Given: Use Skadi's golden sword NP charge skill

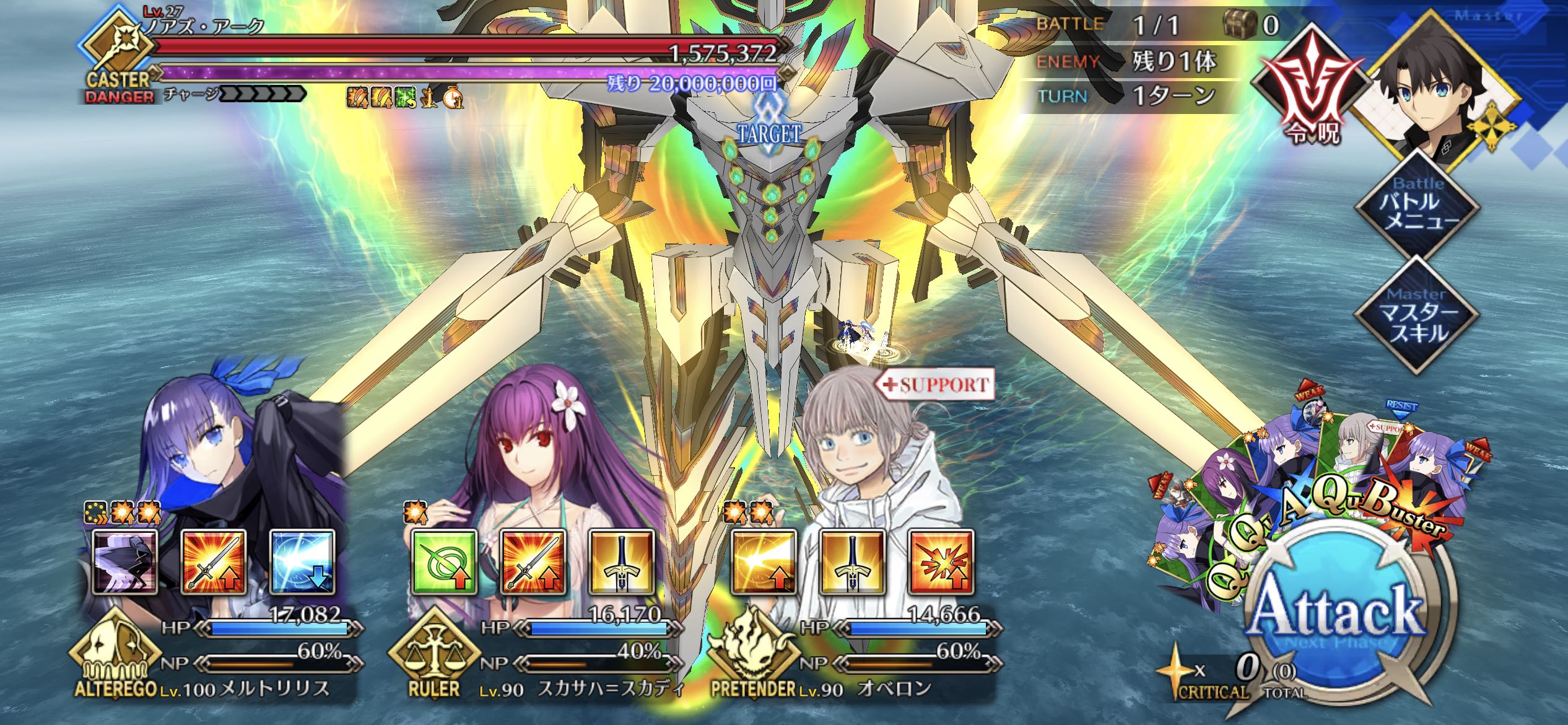Looking at the screenshot, I should [x=622, y=562].
